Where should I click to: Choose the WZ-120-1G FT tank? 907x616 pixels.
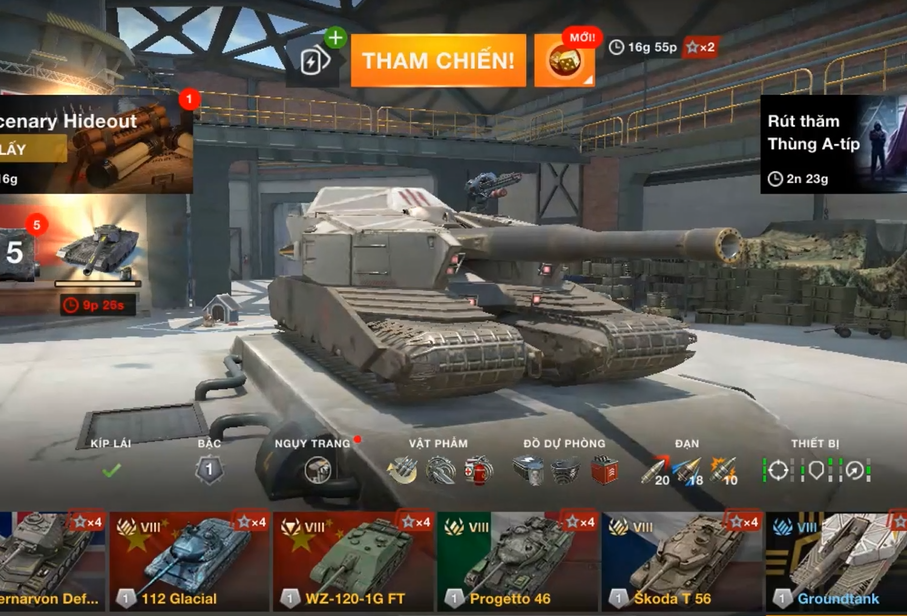click(353, 562)
